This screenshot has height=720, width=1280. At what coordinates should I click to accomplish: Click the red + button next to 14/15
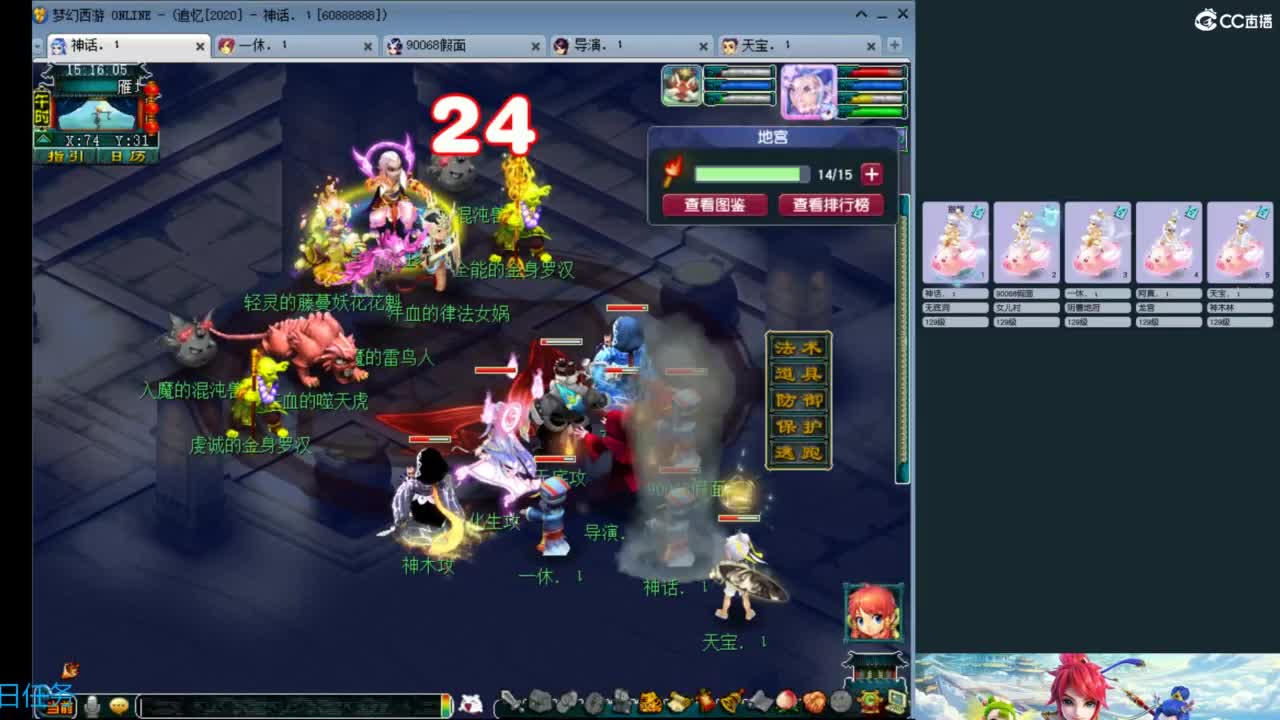[871, 172]
